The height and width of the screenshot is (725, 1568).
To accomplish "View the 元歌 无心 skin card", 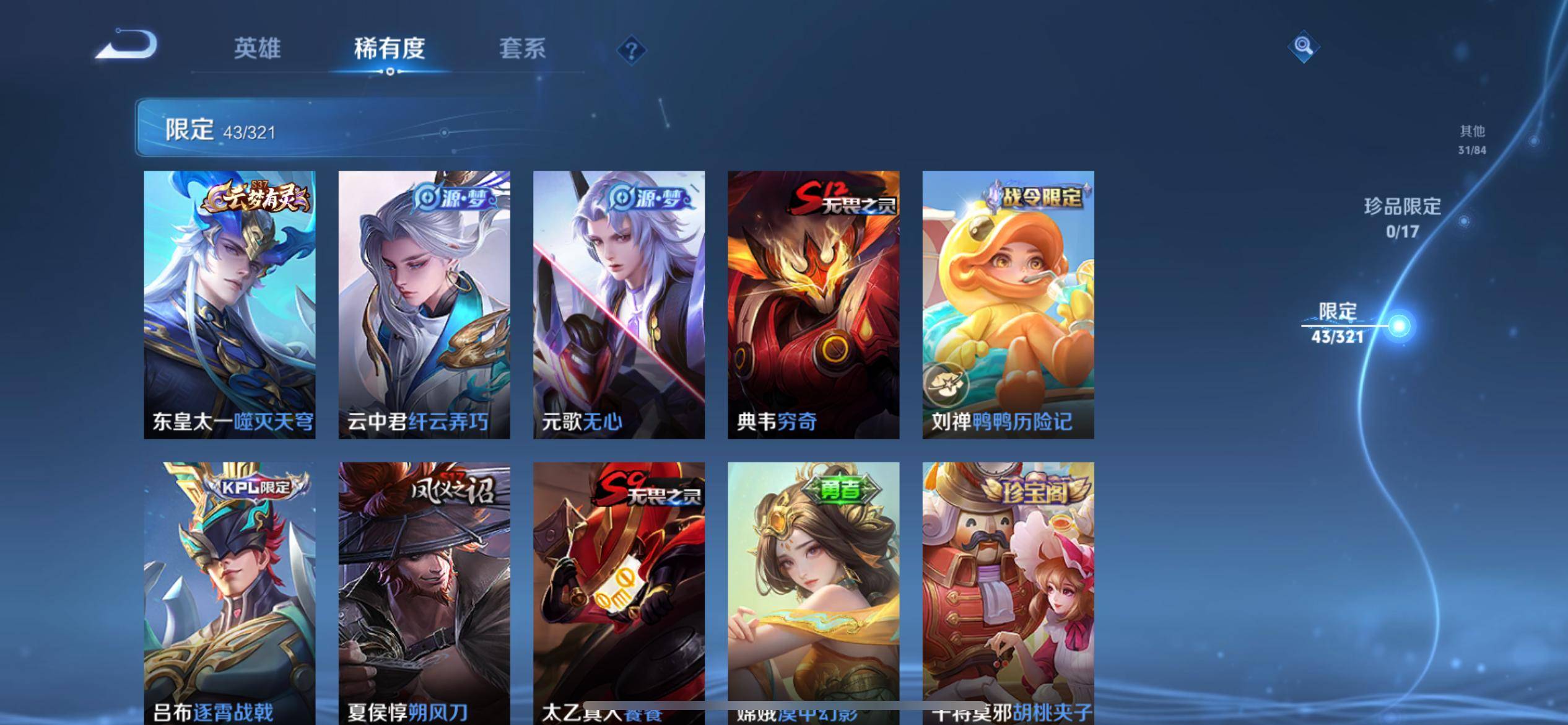I will [619, 304].
